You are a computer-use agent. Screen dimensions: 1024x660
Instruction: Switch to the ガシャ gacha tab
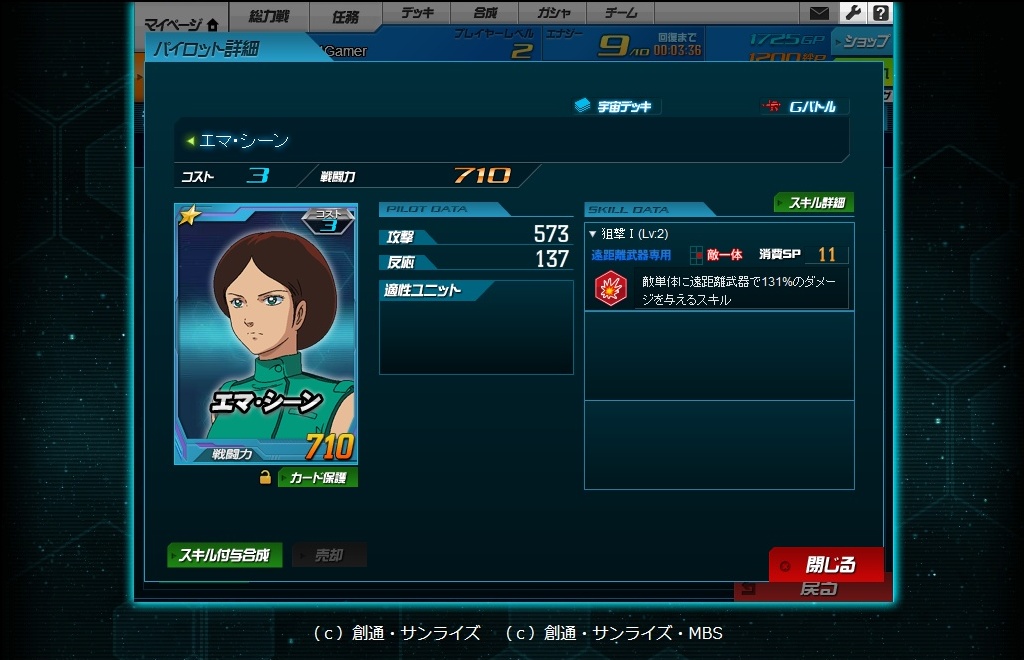point(553,14)
